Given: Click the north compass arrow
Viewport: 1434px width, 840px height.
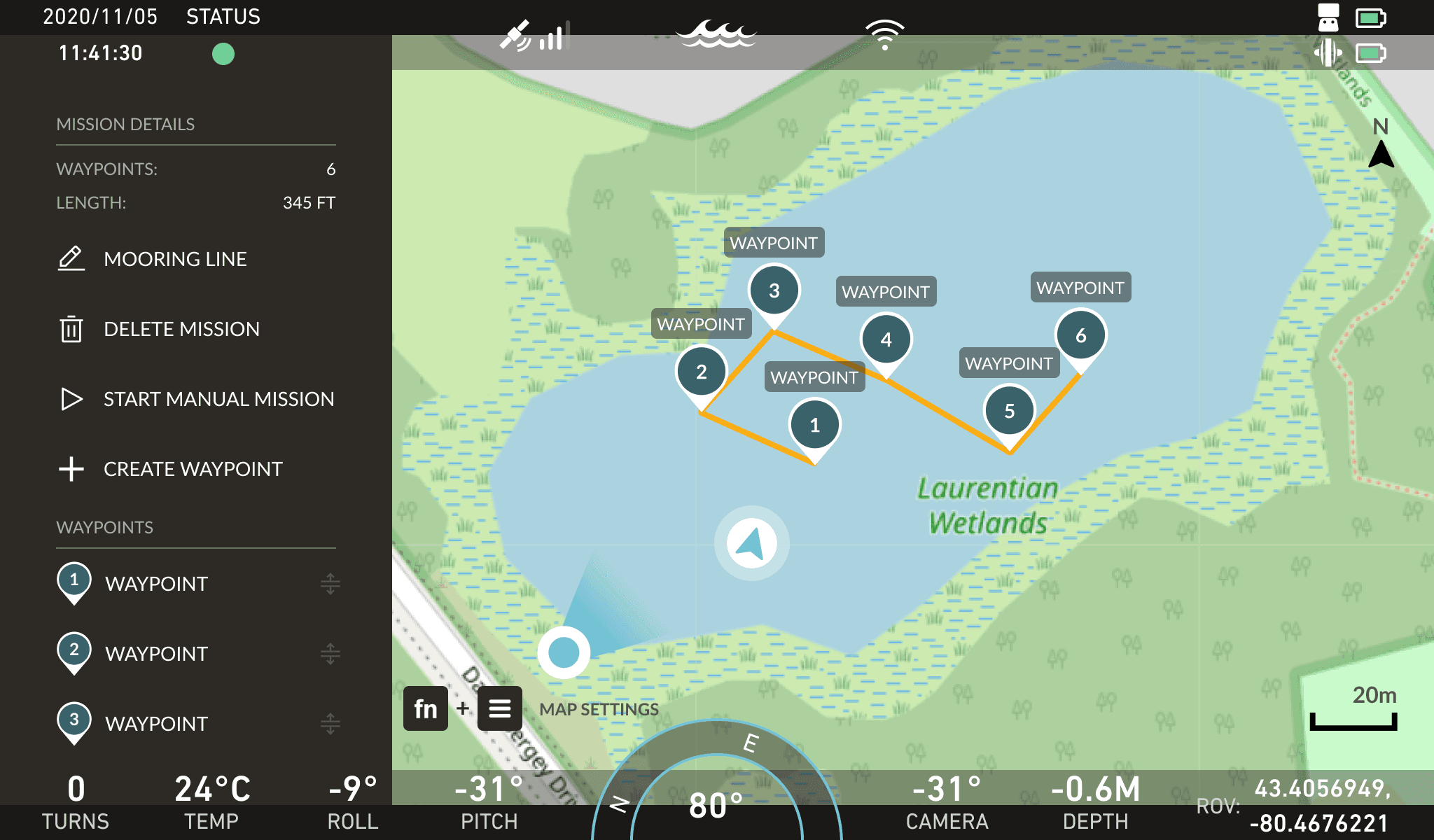Looking at the screenshot, I should click(1381, 153).
